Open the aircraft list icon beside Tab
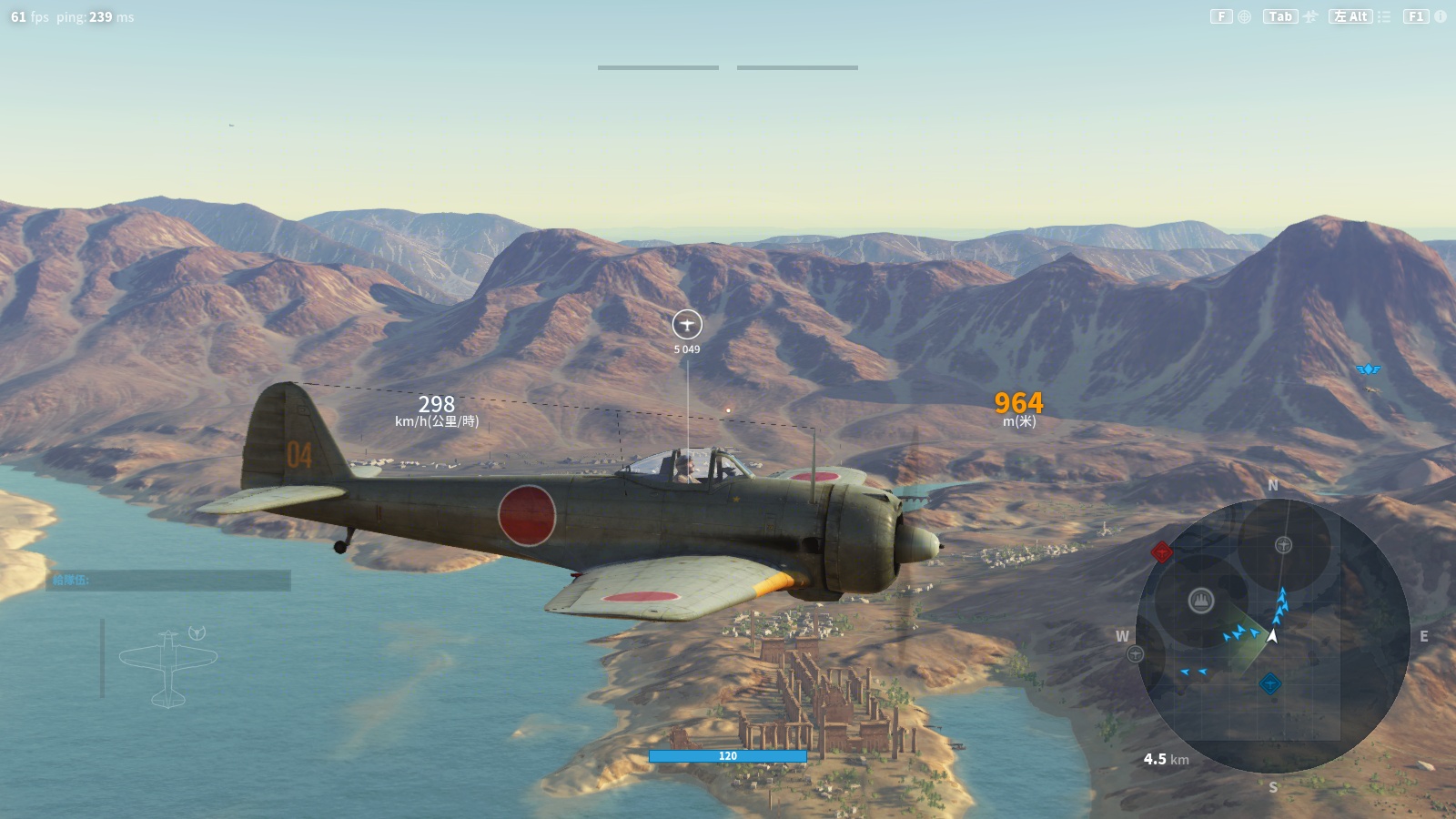1456x819 pixels. (1310, 16)
